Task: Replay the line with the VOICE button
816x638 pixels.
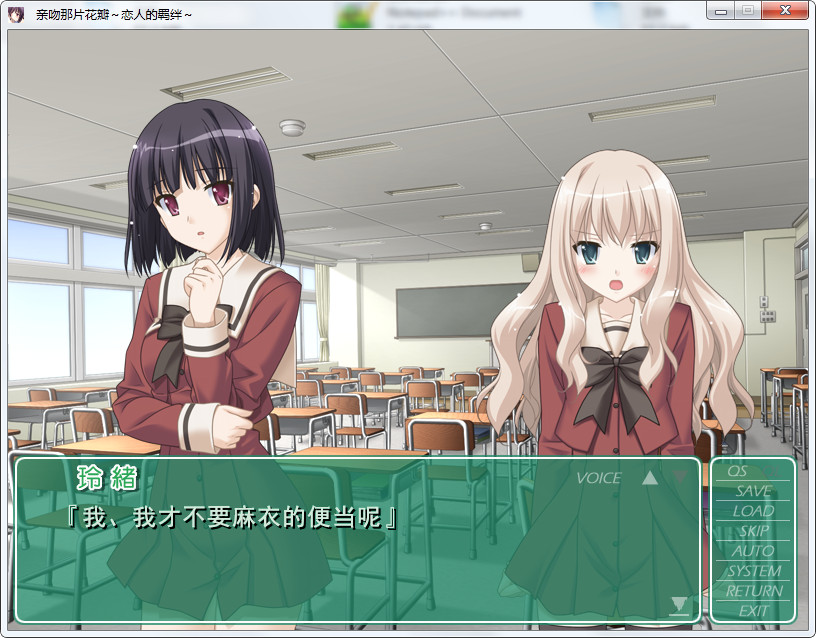Action: coord(598,478)
